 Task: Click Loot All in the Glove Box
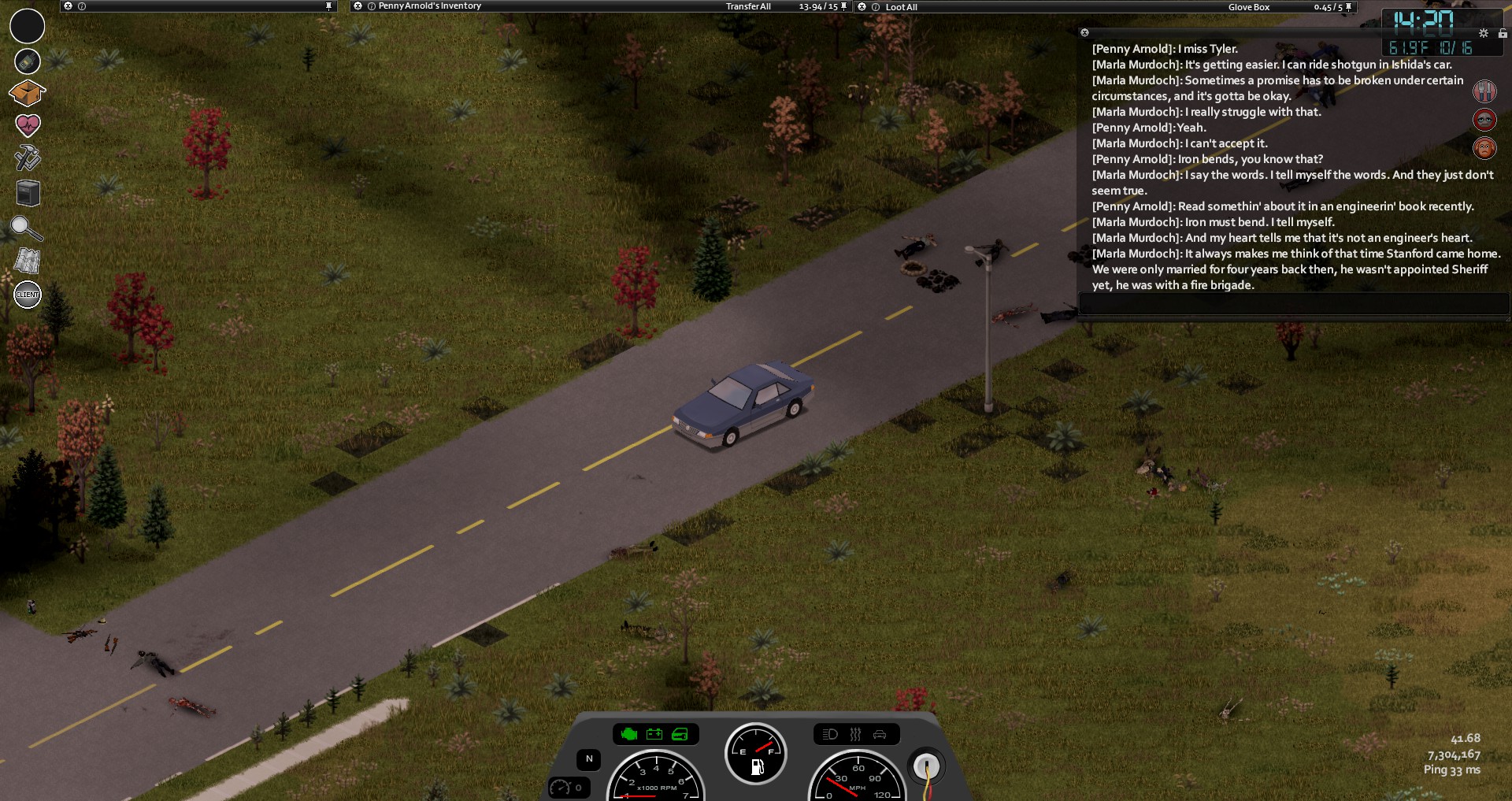pos(901,7)
